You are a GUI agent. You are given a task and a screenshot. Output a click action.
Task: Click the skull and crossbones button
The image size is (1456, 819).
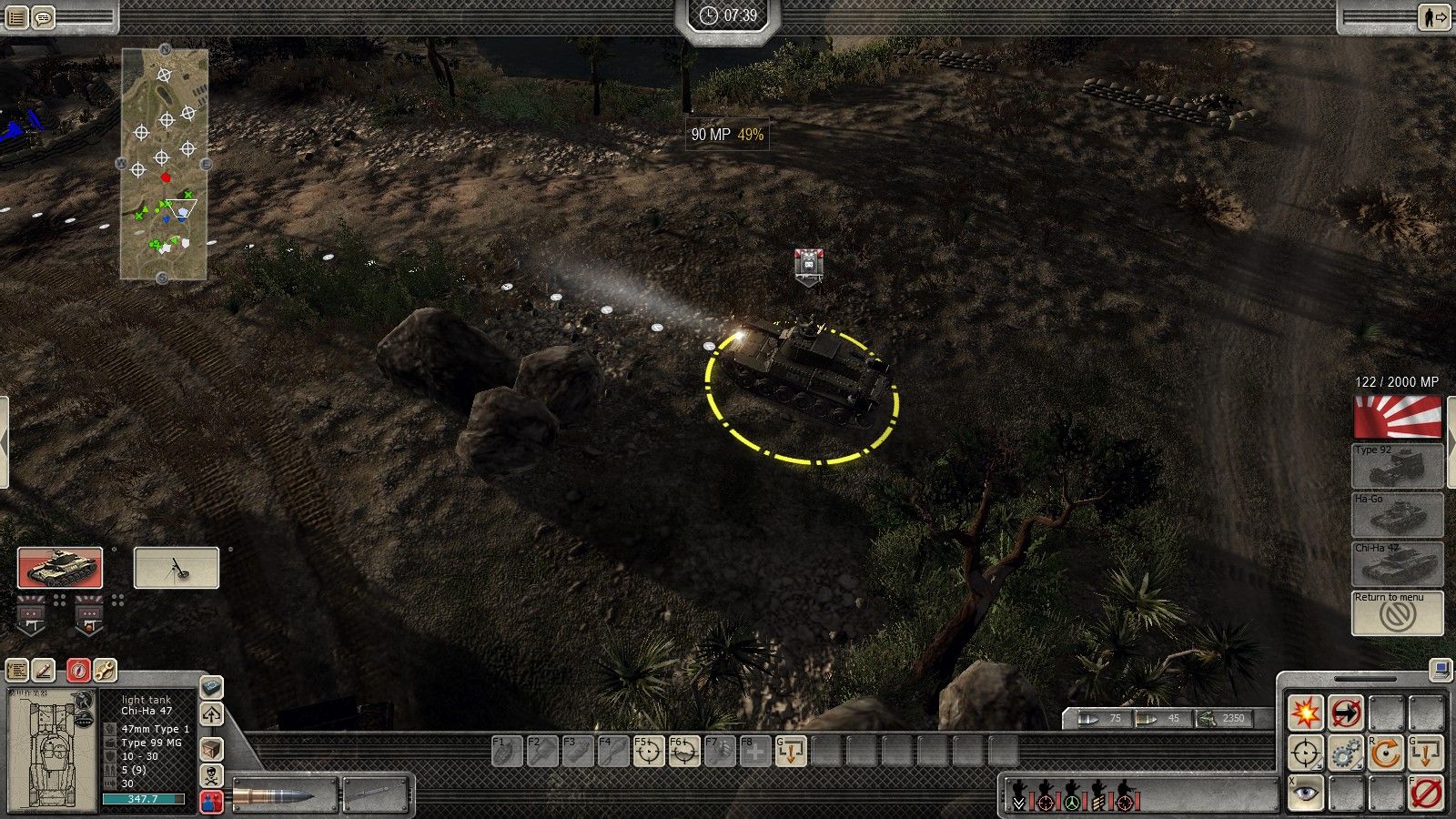coord(211,776)
